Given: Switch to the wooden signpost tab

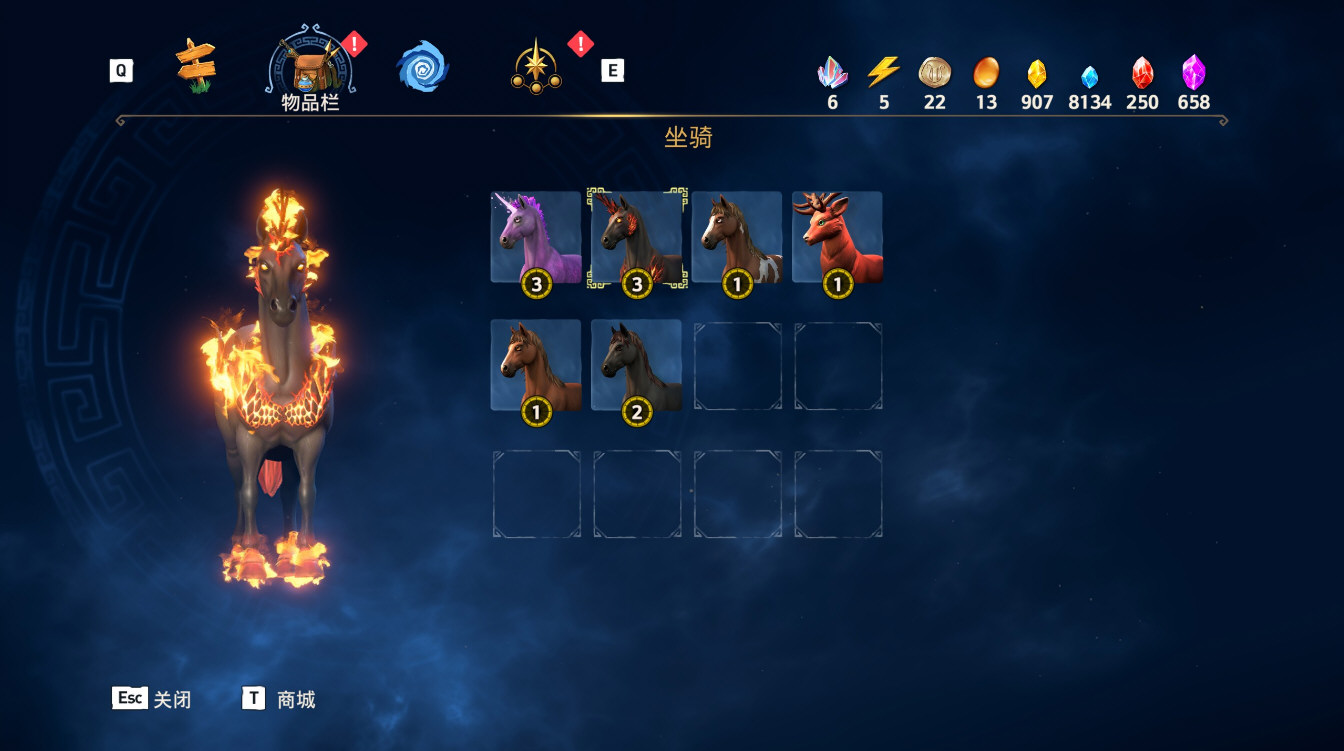Looking at the screenshot, I should pos(196,67).
